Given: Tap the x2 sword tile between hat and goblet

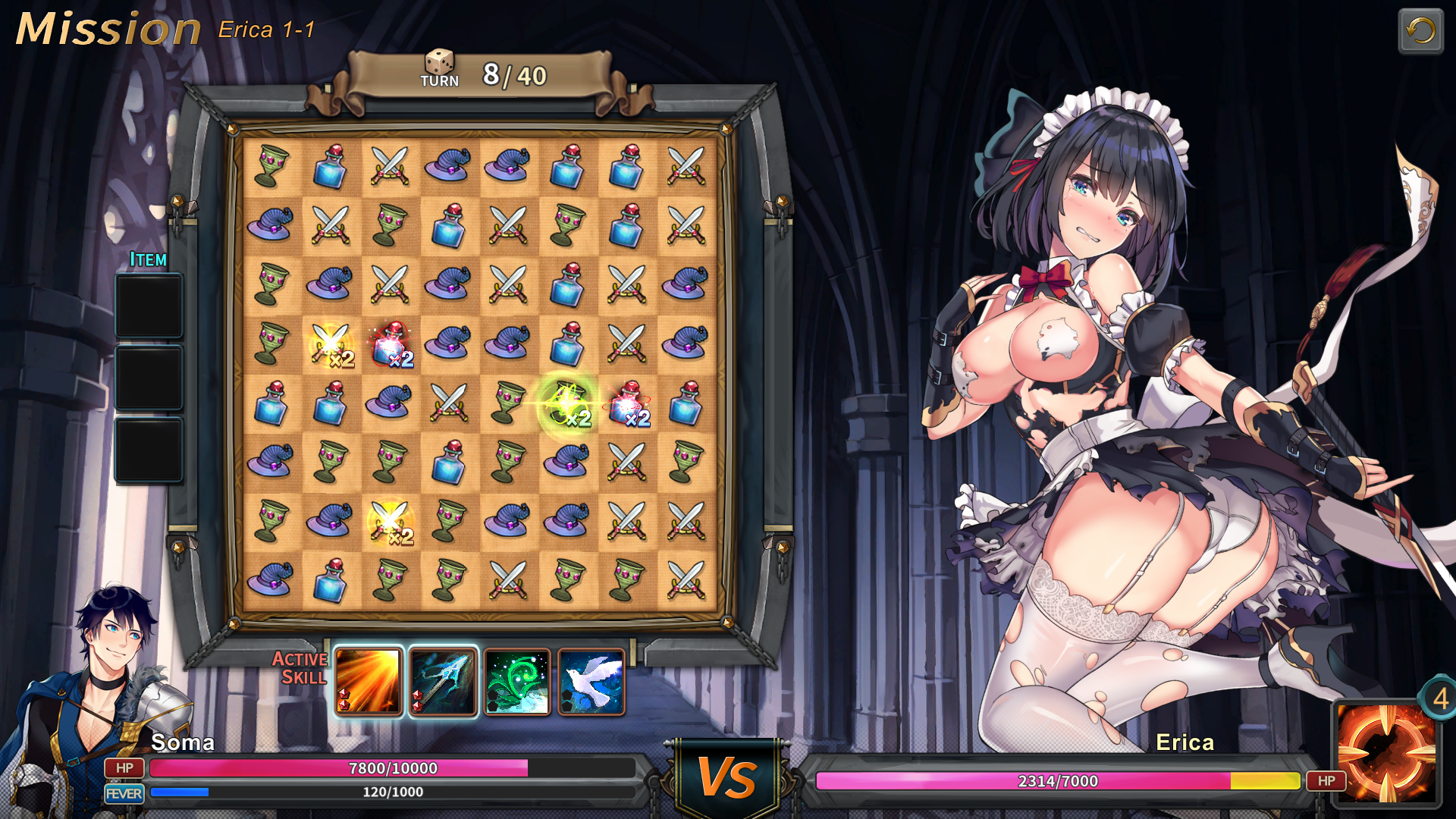Looking at the screenshot, I should [390, 522].
